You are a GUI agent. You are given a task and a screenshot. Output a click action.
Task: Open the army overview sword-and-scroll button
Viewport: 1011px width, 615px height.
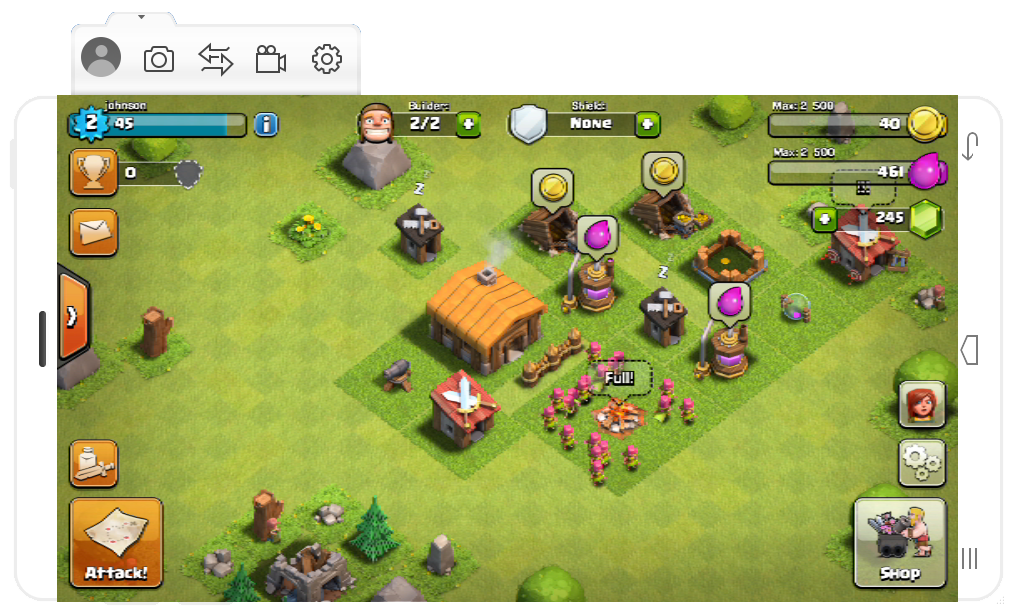tap(93, 464)
